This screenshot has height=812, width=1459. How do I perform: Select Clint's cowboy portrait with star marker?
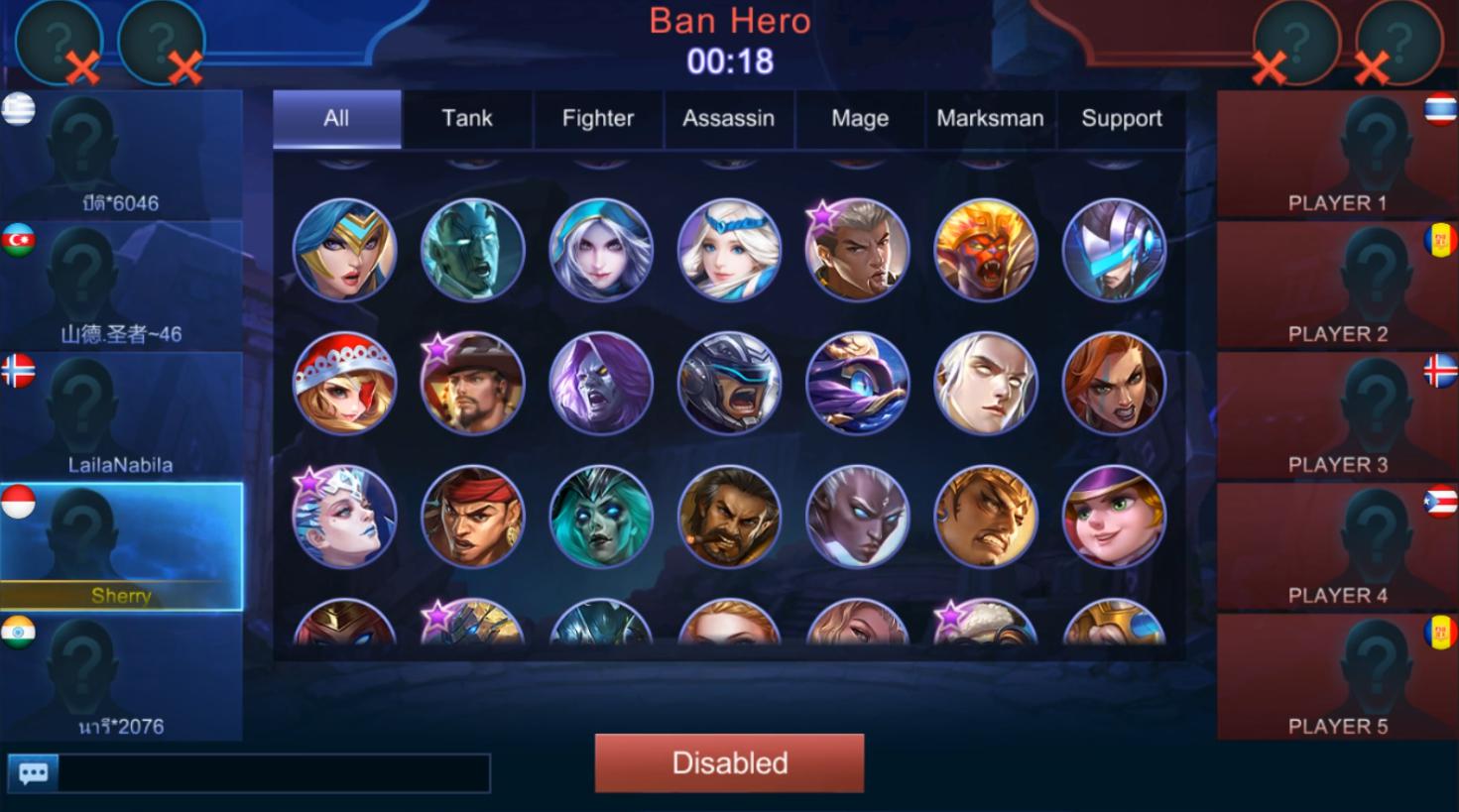tap(470, 384)
